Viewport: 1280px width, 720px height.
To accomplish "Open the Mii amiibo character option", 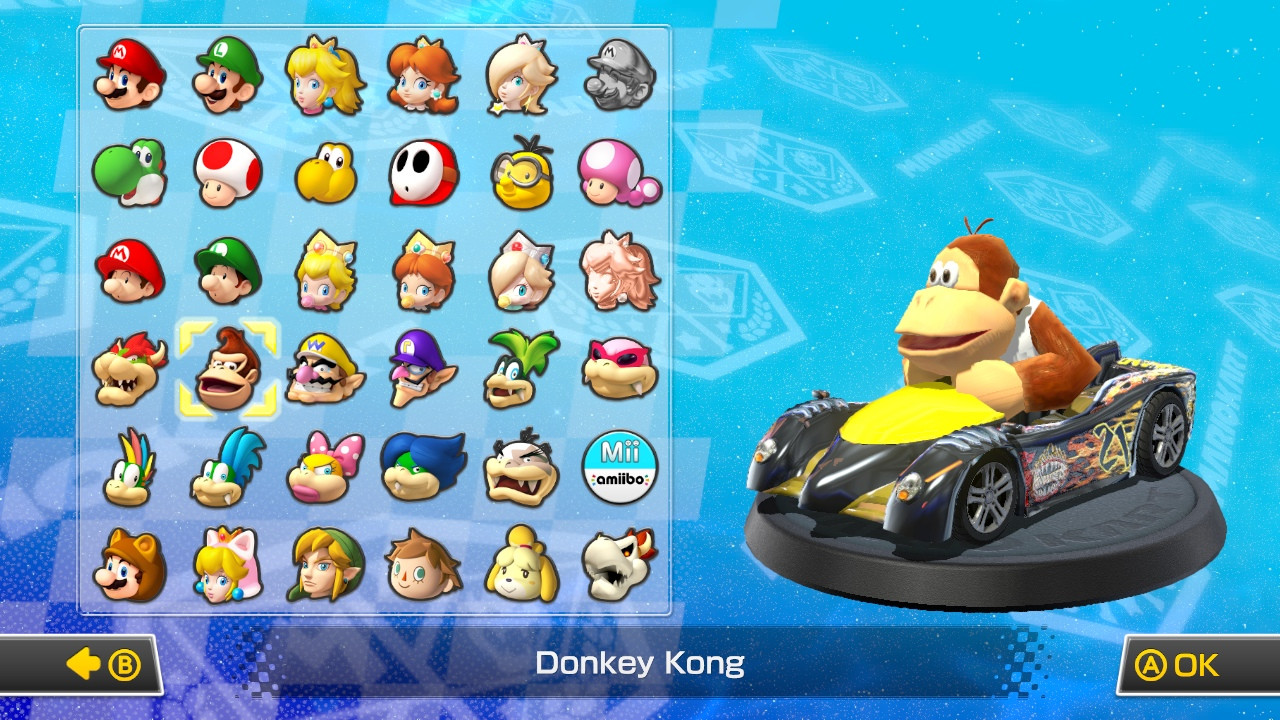I will click(x=620, y=467).
